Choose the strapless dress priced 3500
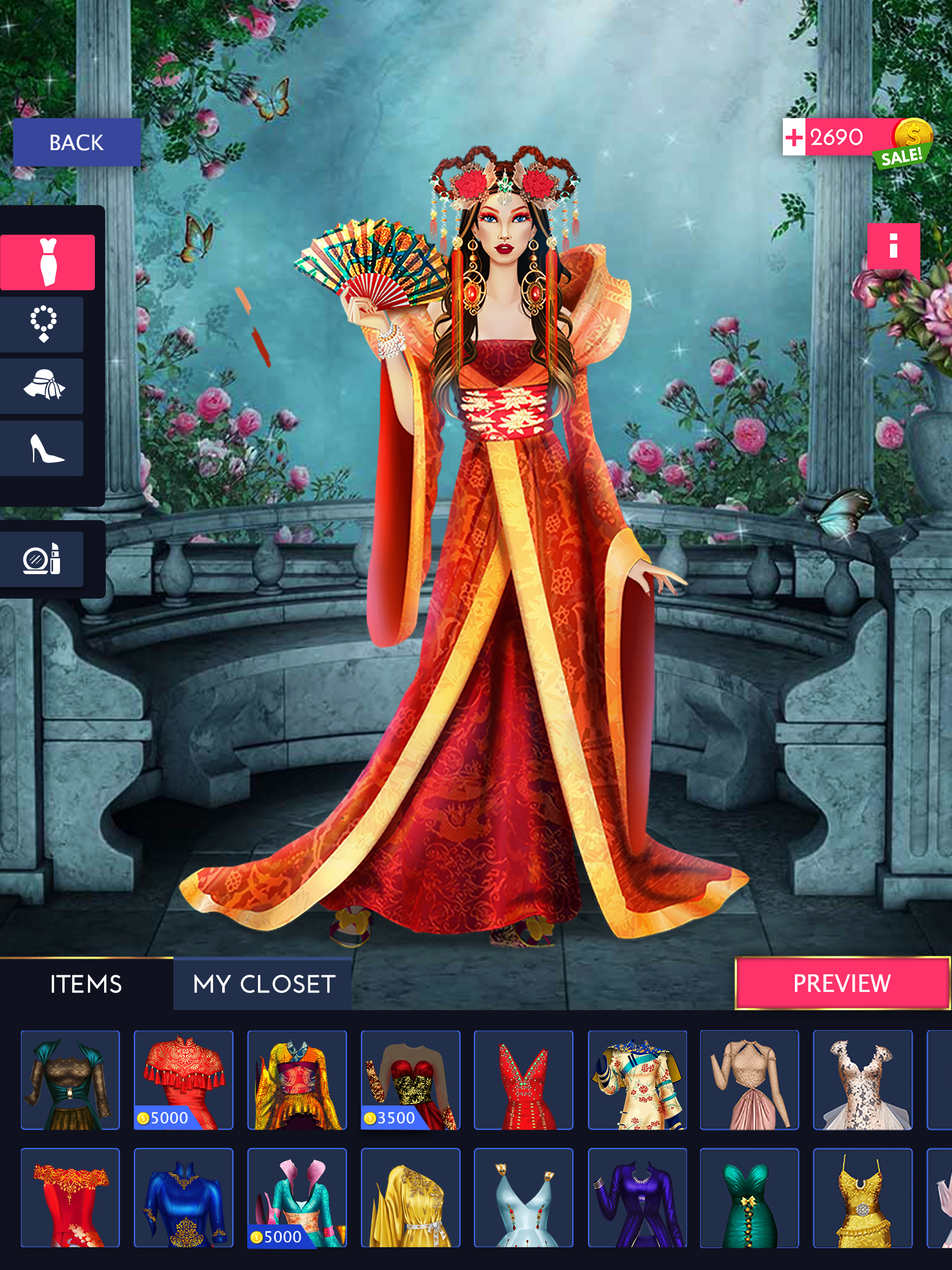The image size is (952, 1270). 410,1079
